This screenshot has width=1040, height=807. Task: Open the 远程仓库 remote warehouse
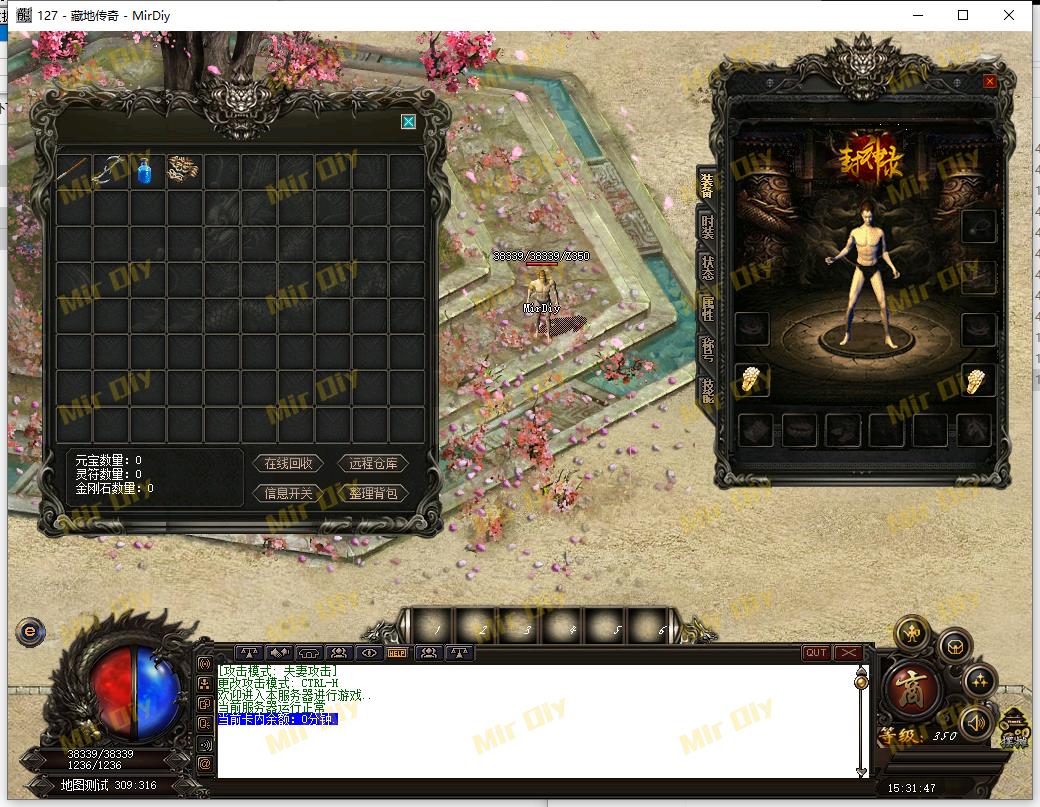tap(373, 463)
